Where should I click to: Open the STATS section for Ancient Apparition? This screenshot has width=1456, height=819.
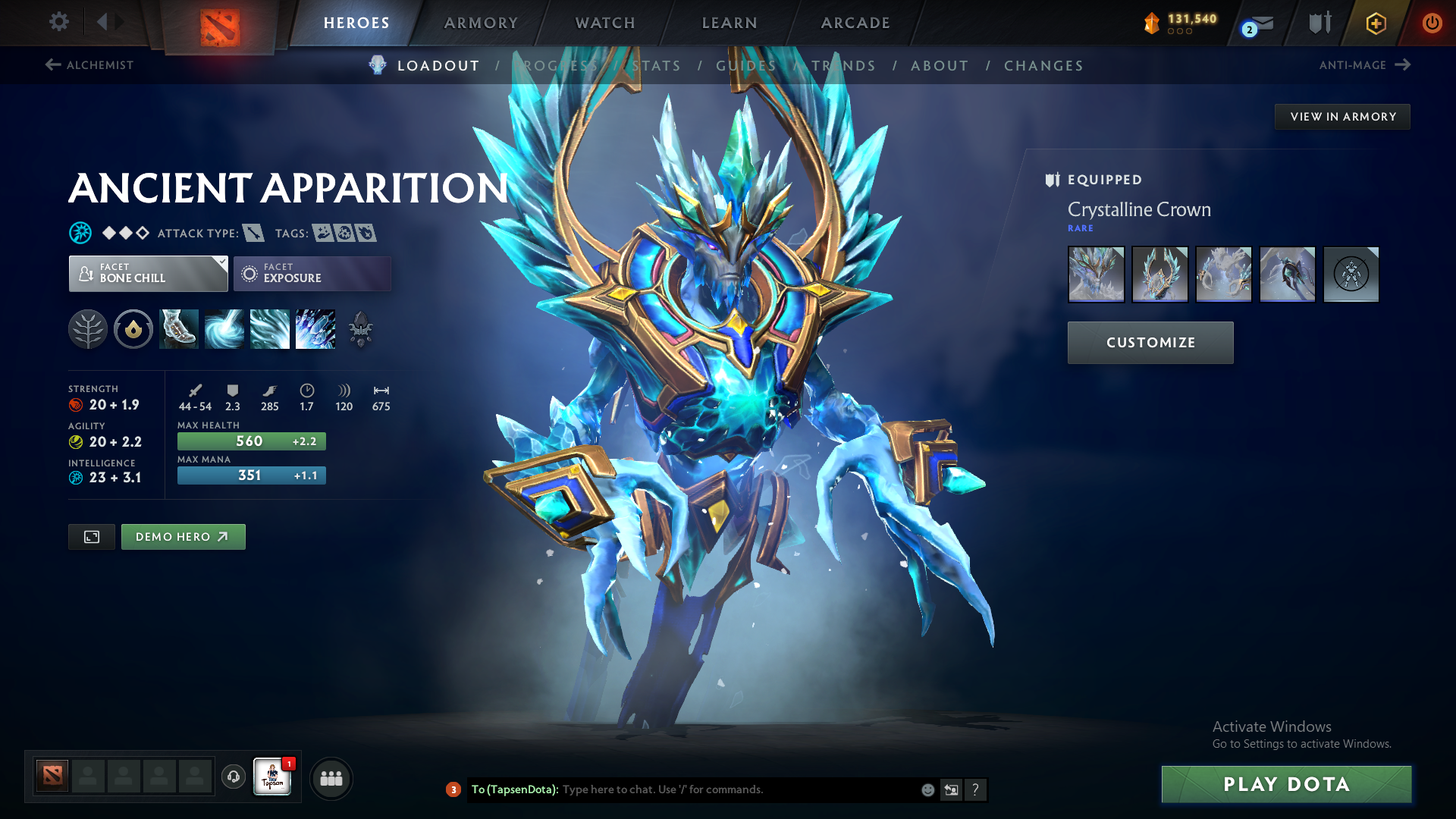657,66
